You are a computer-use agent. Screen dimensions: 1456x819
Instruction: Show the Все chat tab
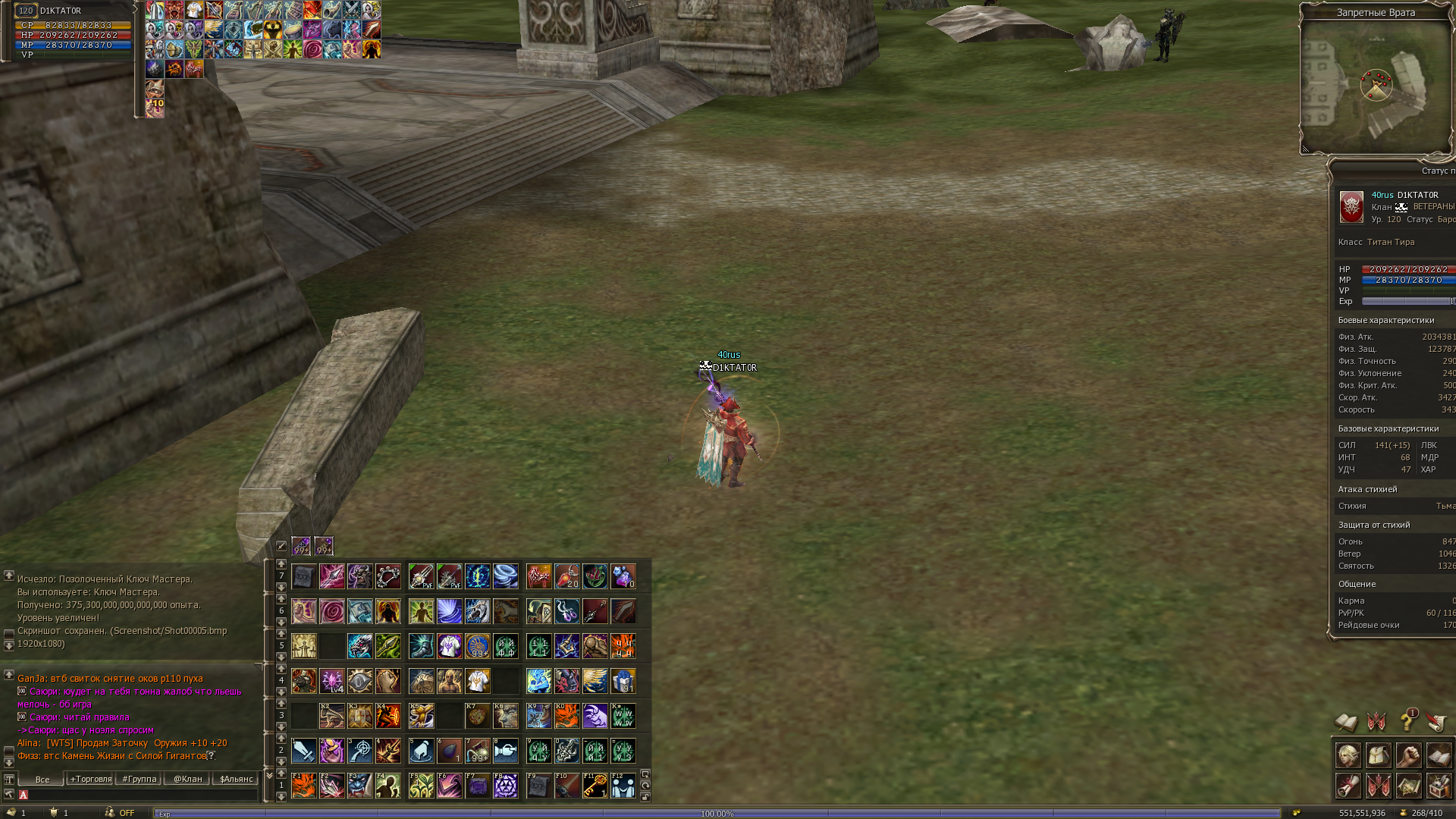(42, 779)
